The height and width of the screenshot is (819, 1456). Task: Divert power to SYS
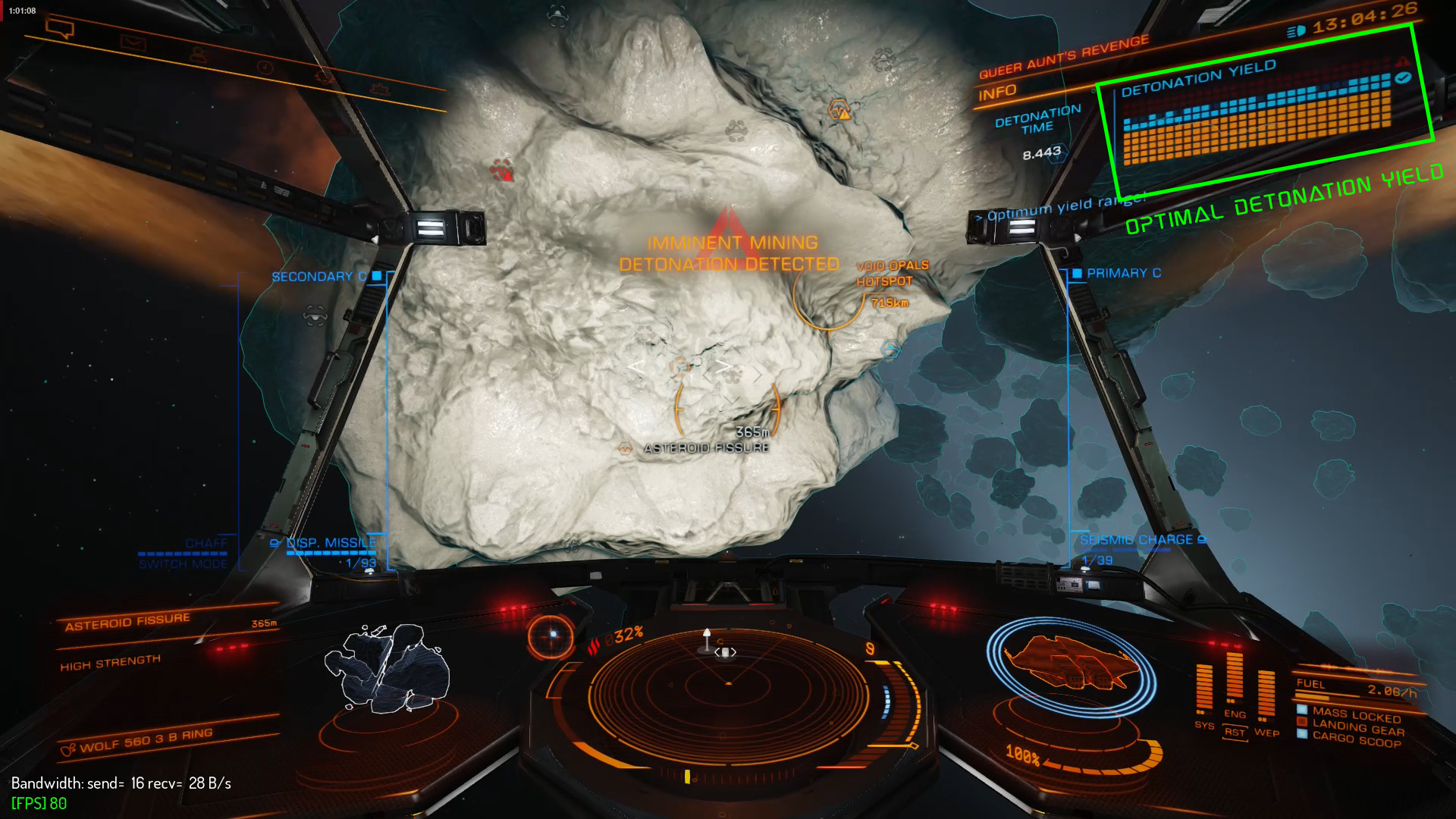(x=1203, y=725)
